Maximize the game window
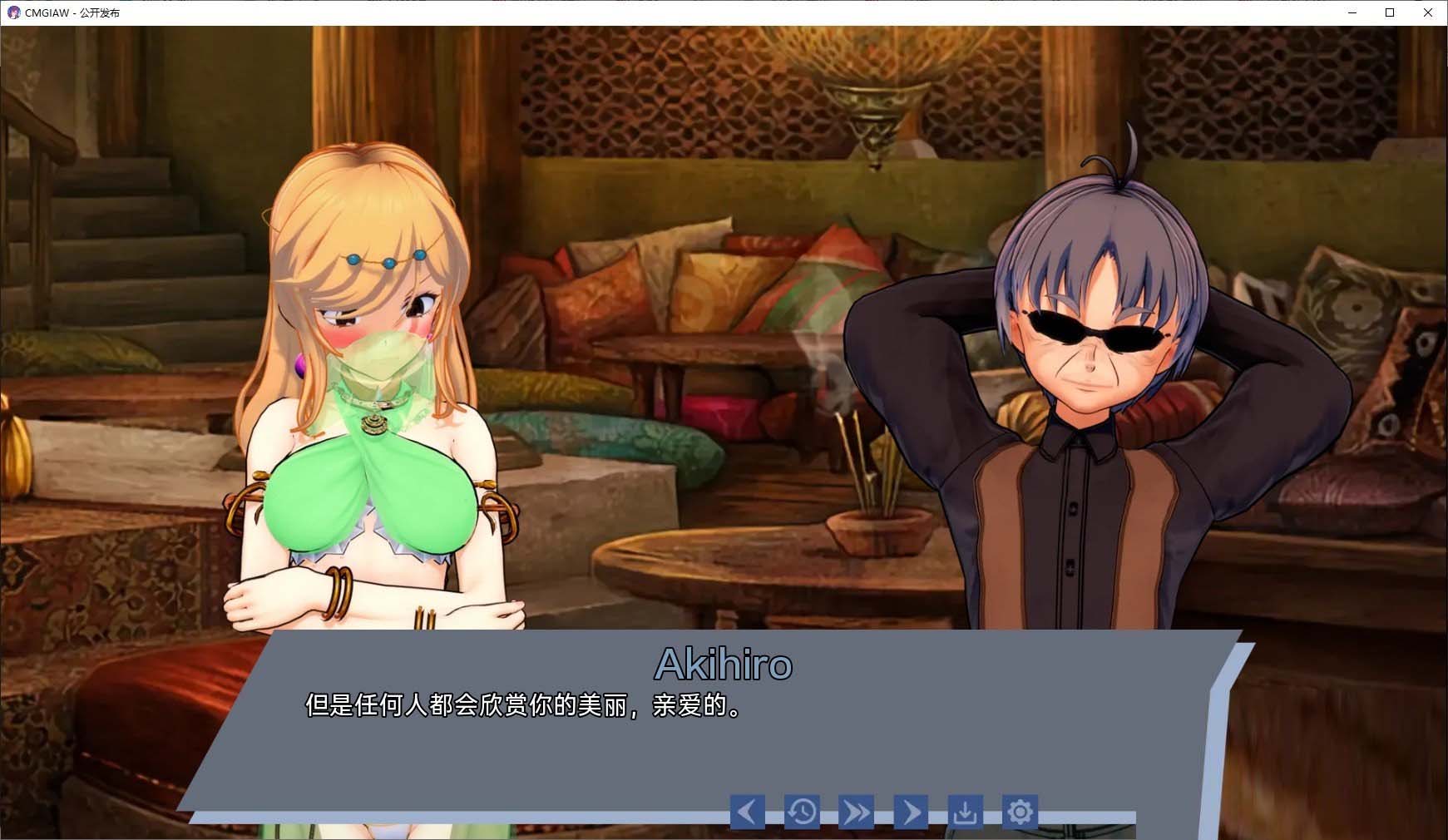 1389,12
